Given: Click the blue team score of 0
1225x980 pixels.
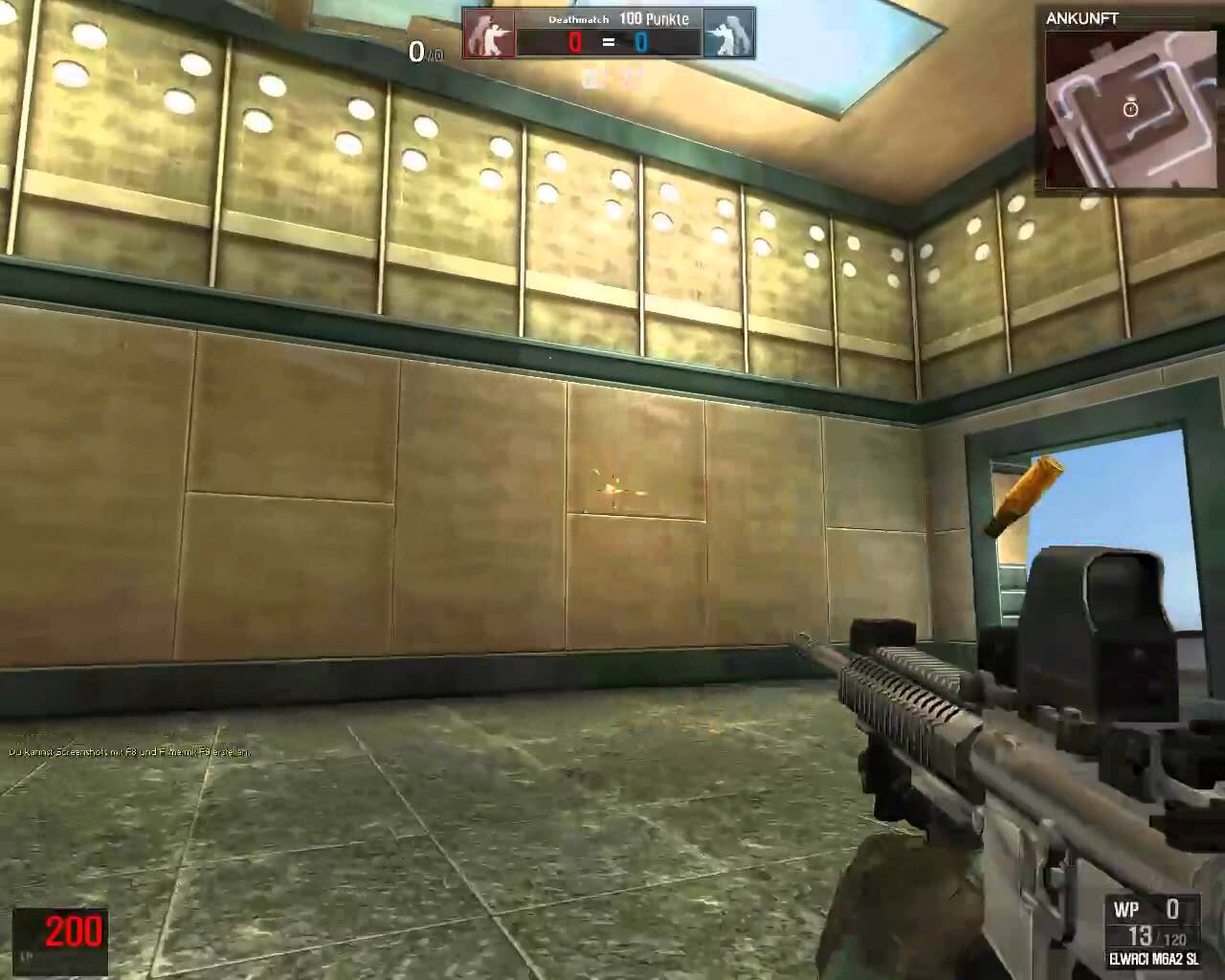Looking at the screenshot, I should click(x=639, y=41).
